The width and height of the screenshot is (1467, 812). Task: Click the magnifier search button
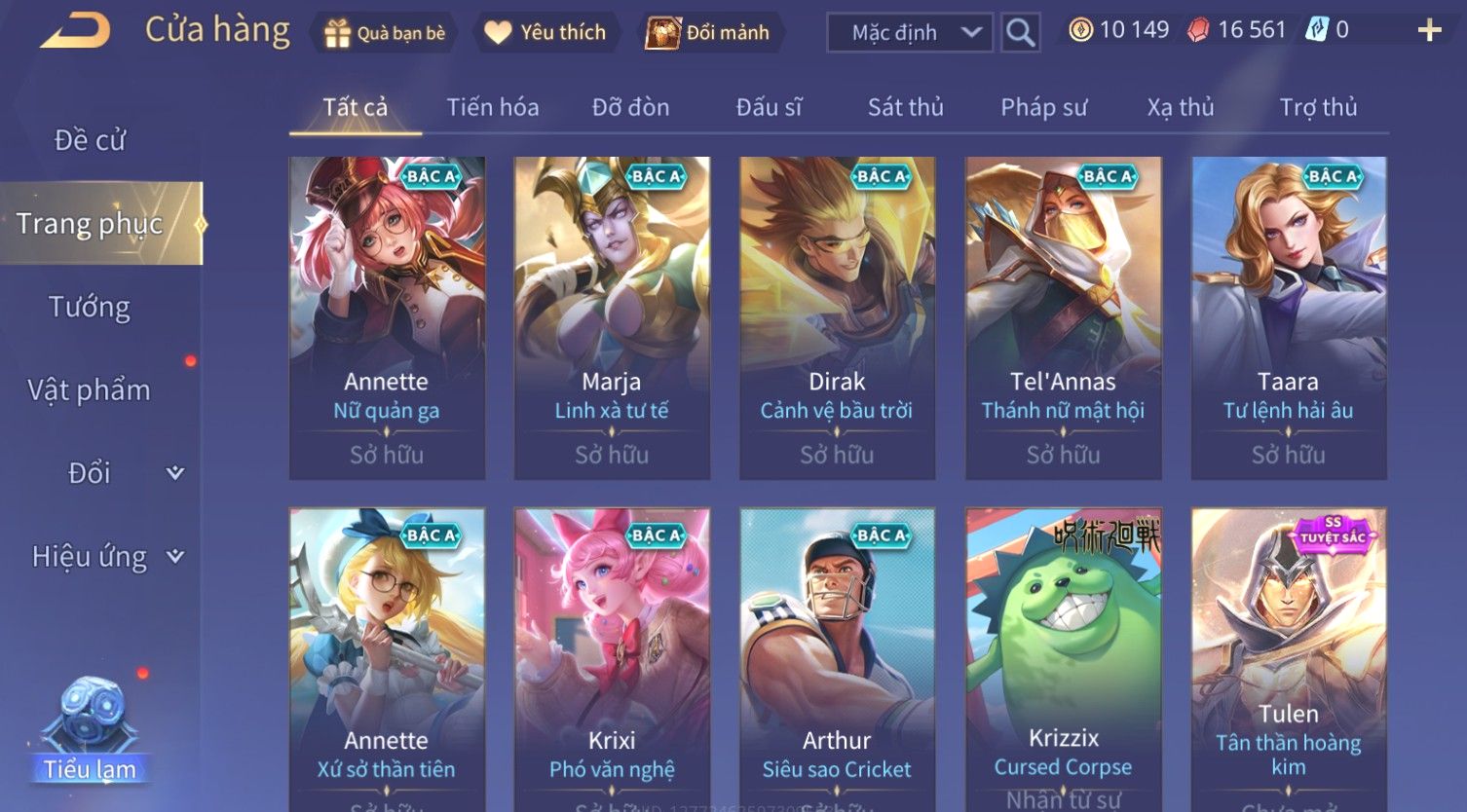click(x=1020, y=33)
